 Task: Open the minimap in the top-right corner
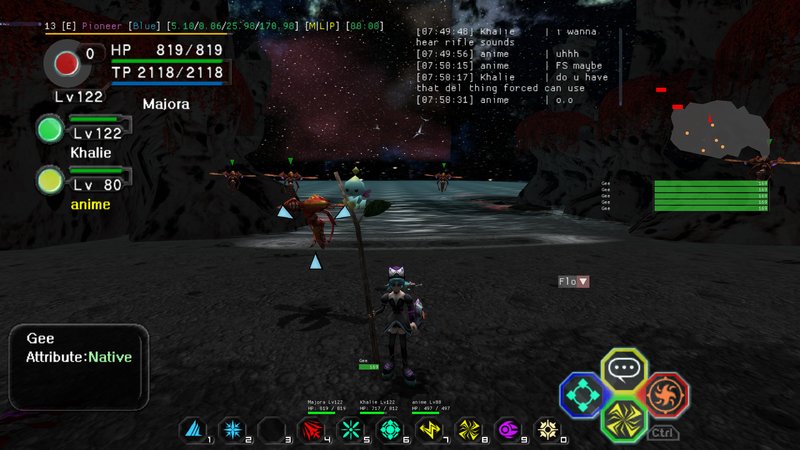pyautogui.click(x=718, y=130)
